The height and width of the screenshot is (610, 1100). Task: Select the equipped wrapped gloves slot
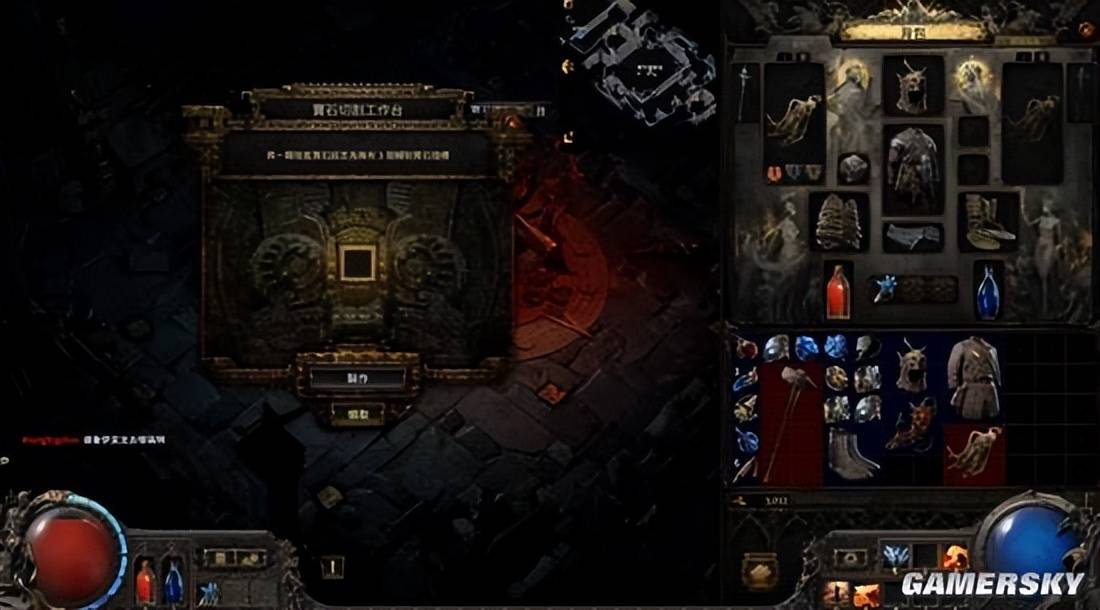(x=838, y=220)
